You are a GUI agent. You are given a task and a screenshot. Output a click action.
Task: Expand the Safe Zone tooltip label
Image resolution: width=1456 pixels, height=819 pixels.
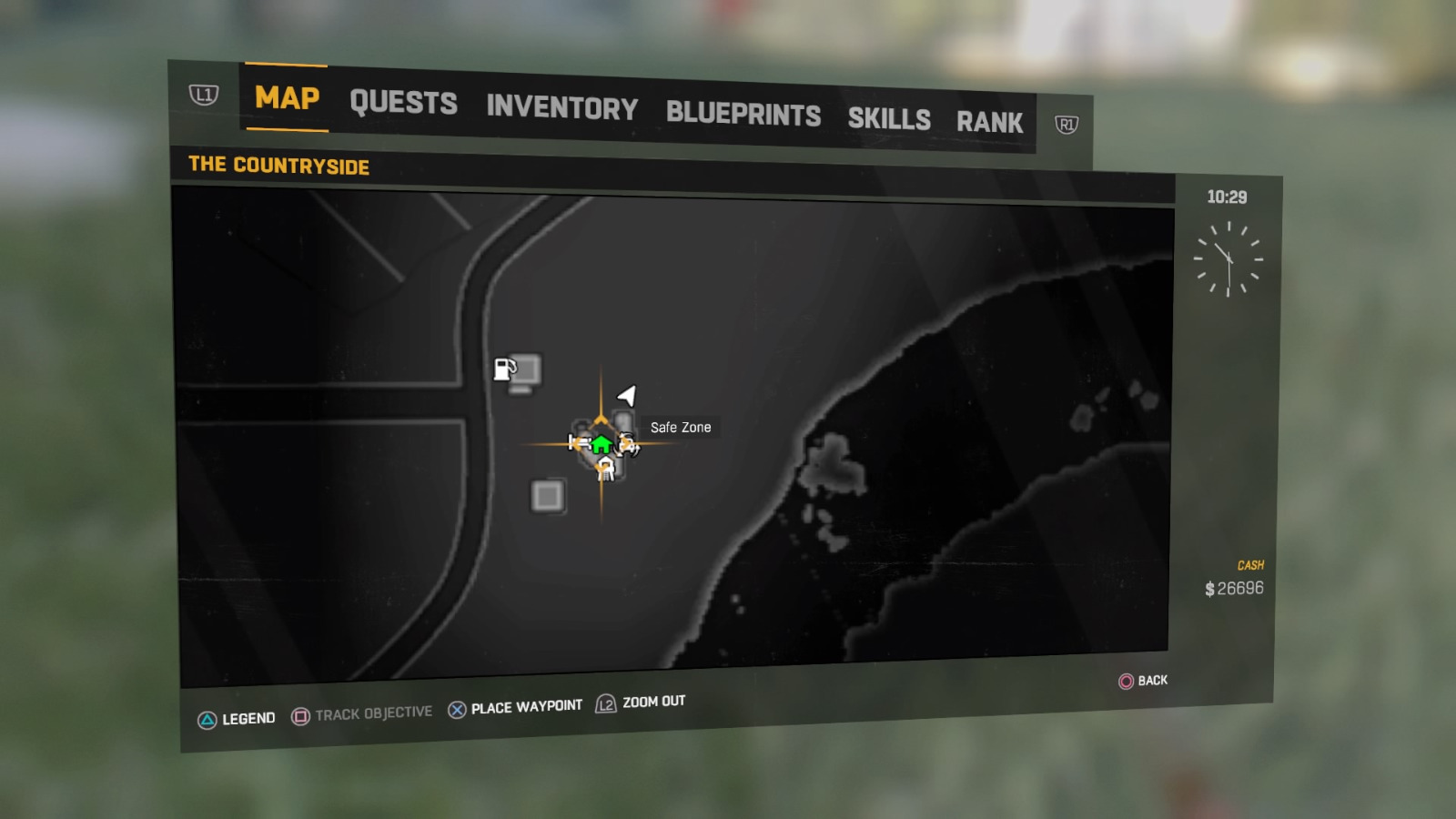click(681, 427)
